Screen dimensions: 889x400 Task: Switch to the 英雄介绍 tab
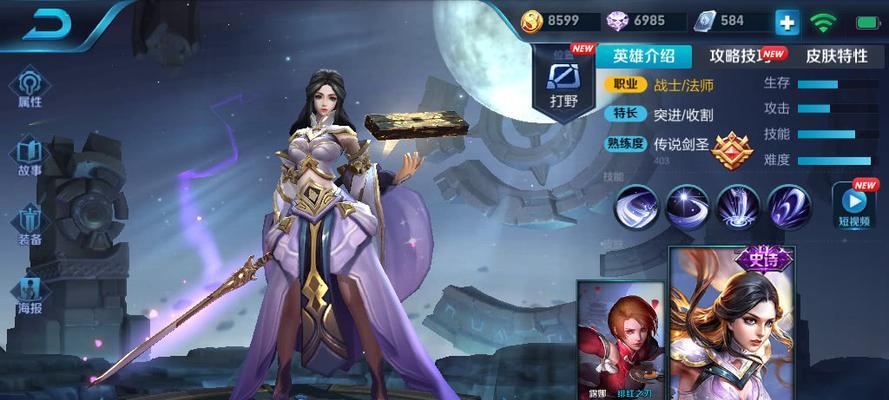[x=644, y=56]
